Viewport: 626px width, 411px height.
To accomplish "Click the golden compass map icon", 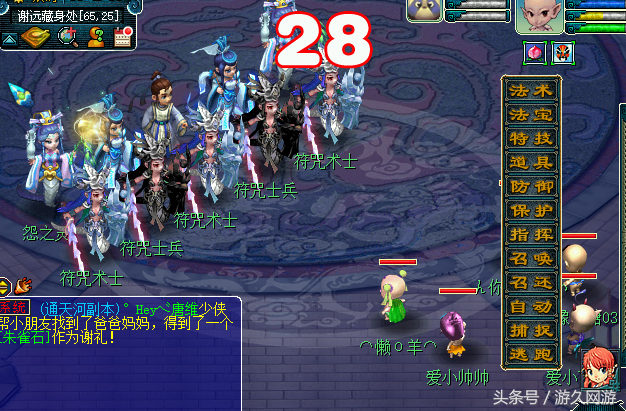I will pos(37,37).
